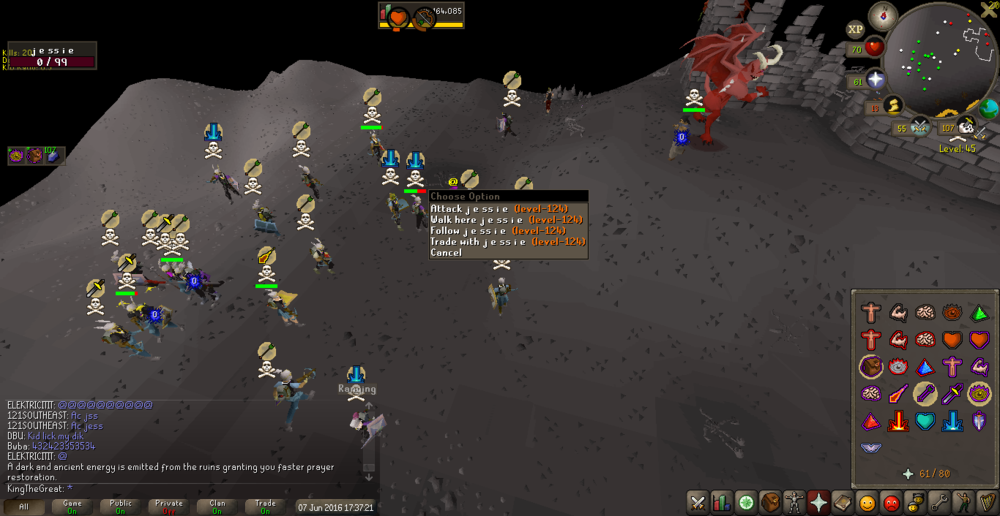Screen dimensions: 1000x516
Task: Toggle the XP counter button
Action: [856, 30]
